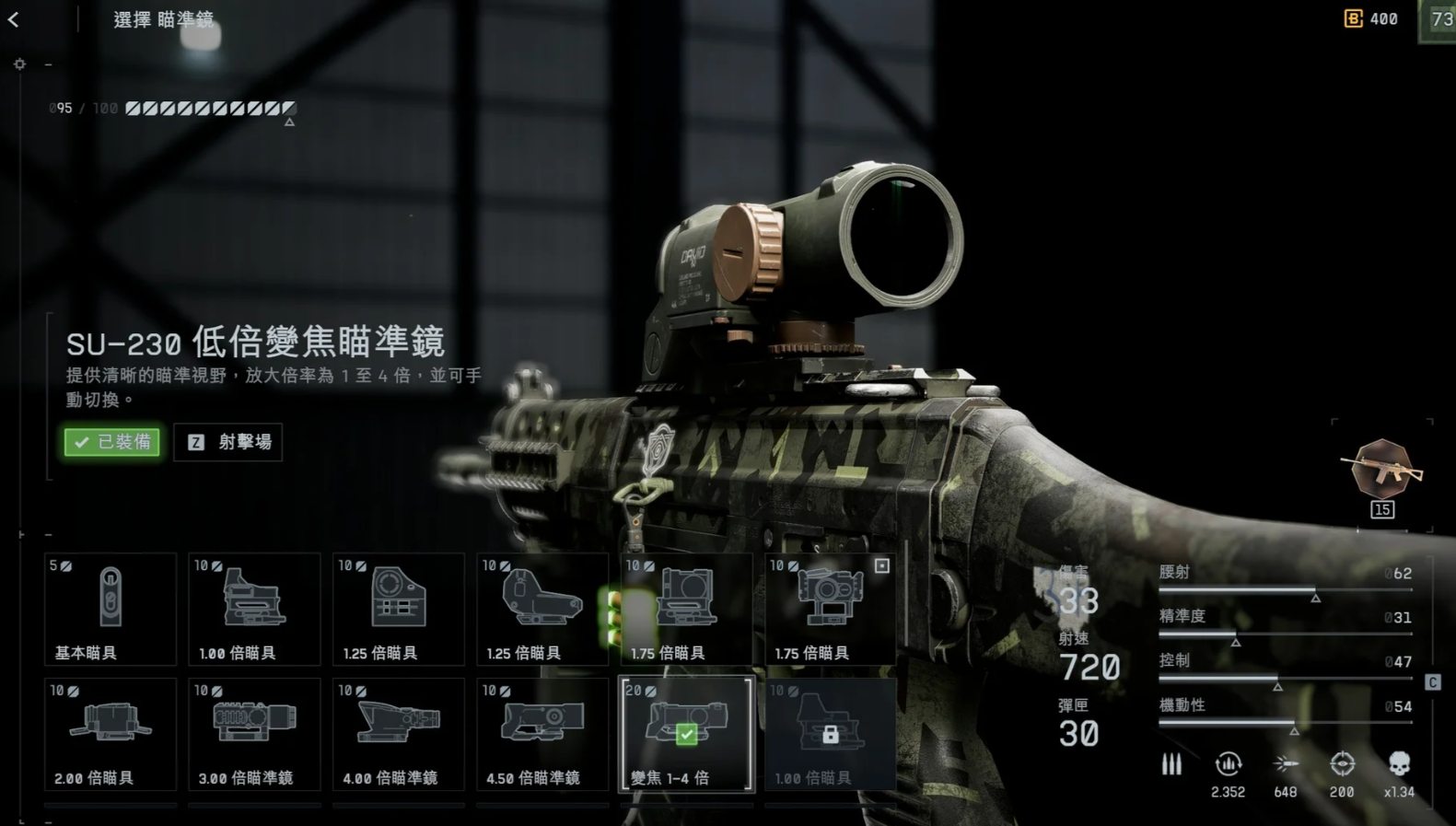Viewport: 1456px width, 826px height.
Task: Select the equipped 變焦 1-4 倍 scope
Action: click(687, 734)
